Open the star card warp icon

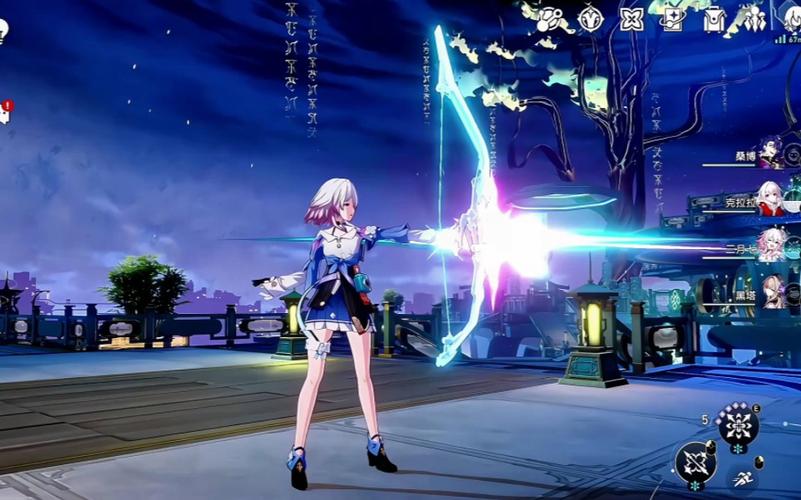(673, 18)
